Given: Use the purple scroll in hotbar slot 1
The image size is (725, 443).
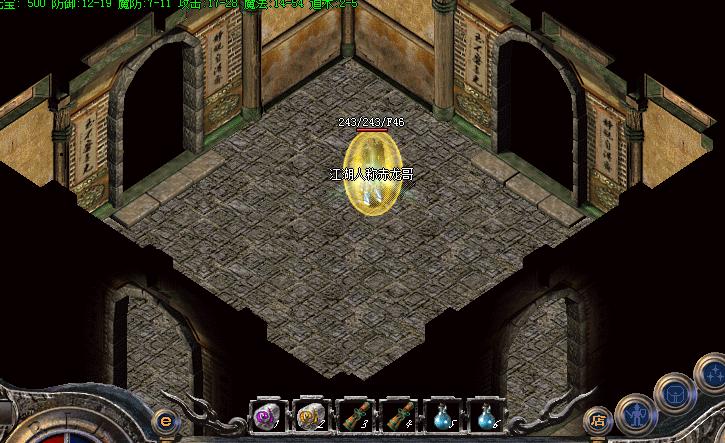Looking at the screenshot, I should point(266,415).
